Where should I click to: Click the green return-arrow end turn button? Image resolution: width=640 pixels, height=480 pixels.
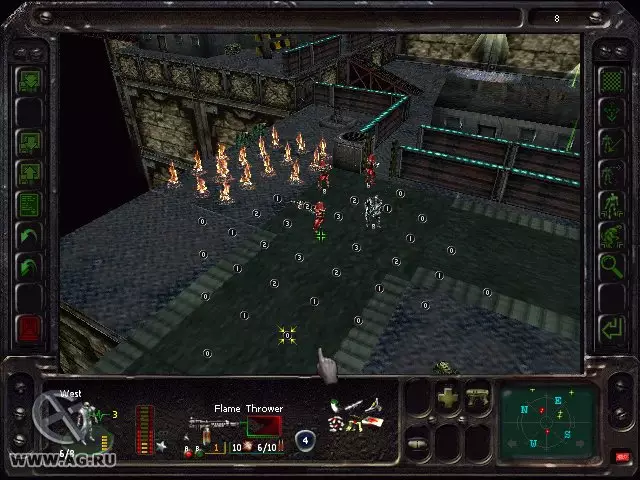tap(609, 327)
